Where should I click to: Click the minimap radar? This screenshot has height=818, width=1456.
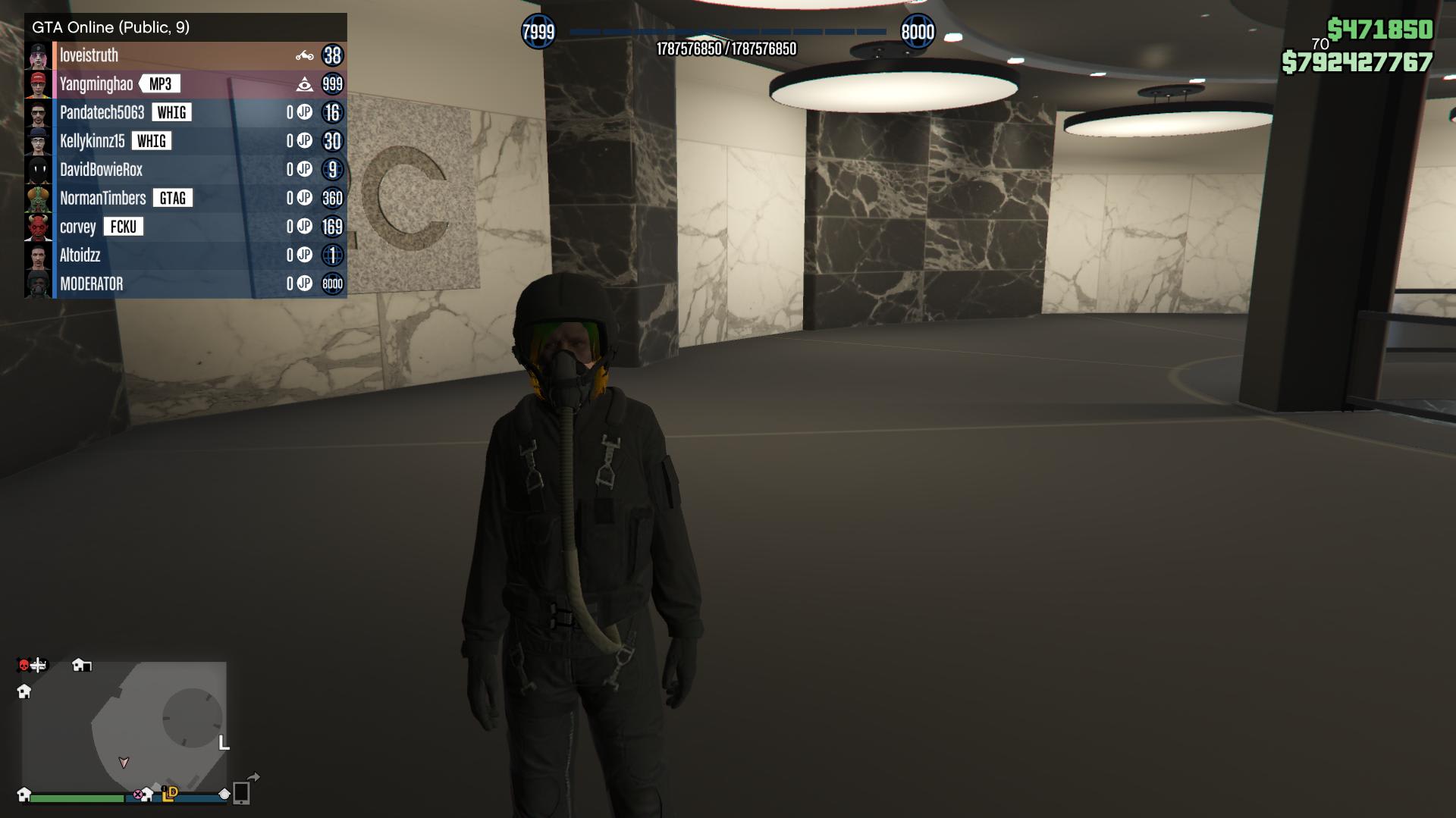(x=124, y=726)
